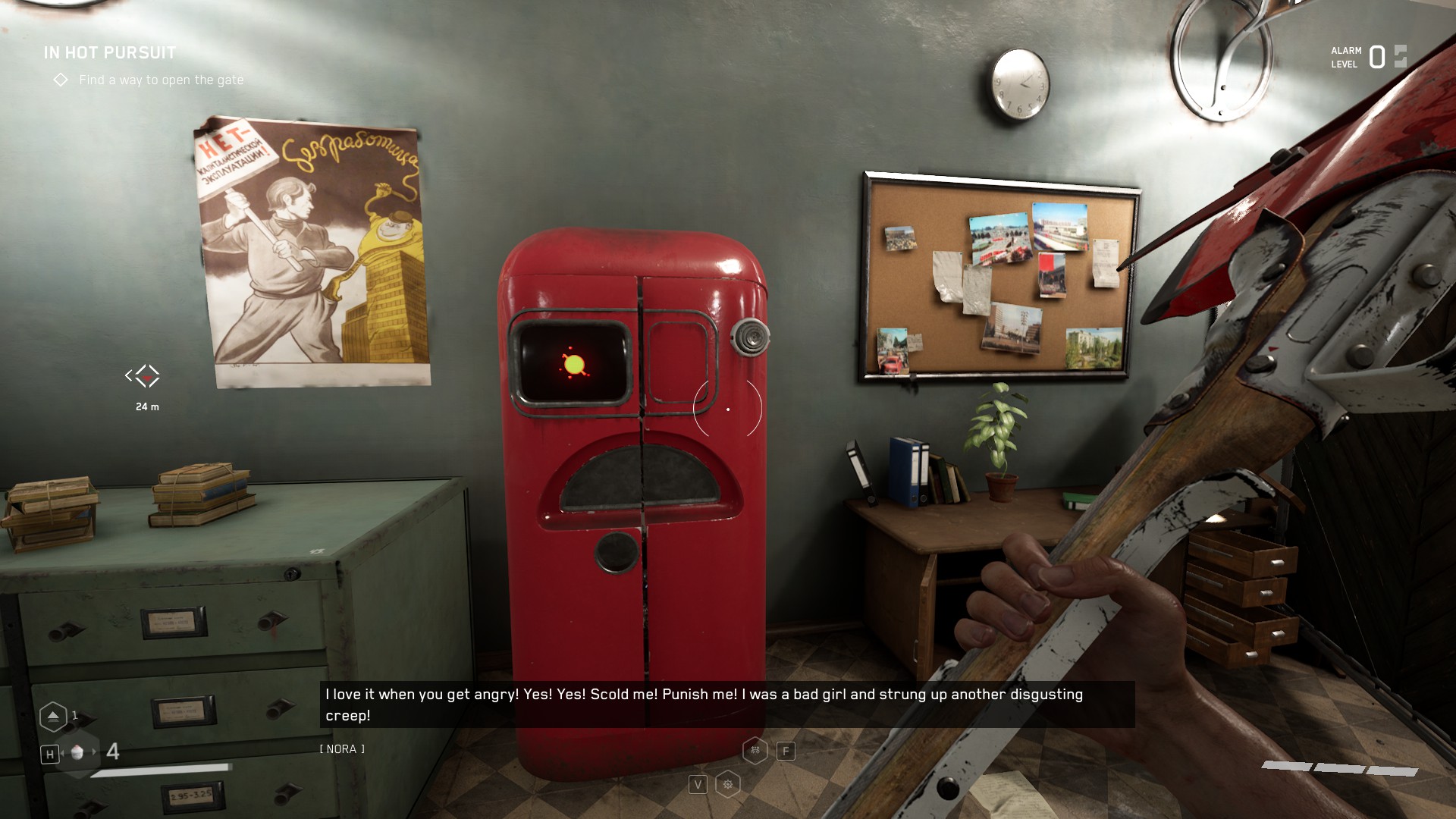This screenshot has height=819, width=1456.
Task: Click the Alarm Level indicator
Action: [1368, 57]
